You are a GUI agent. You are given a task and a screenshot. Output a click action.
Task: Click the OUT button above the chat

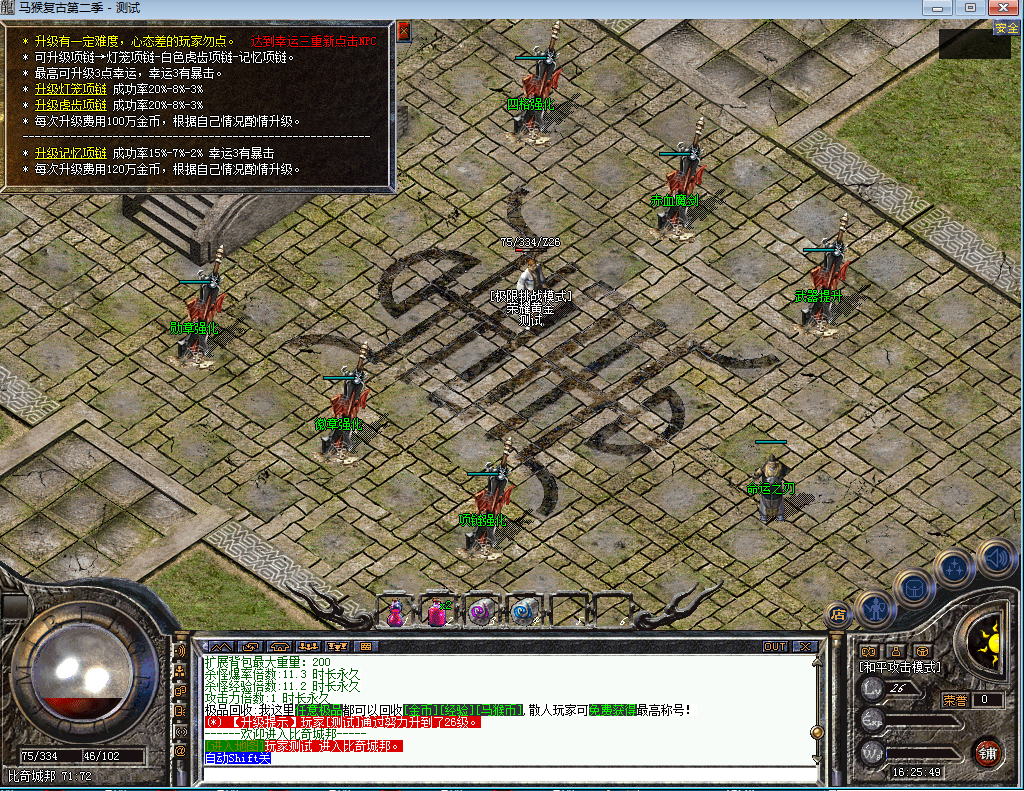click(x=775, y=647)
